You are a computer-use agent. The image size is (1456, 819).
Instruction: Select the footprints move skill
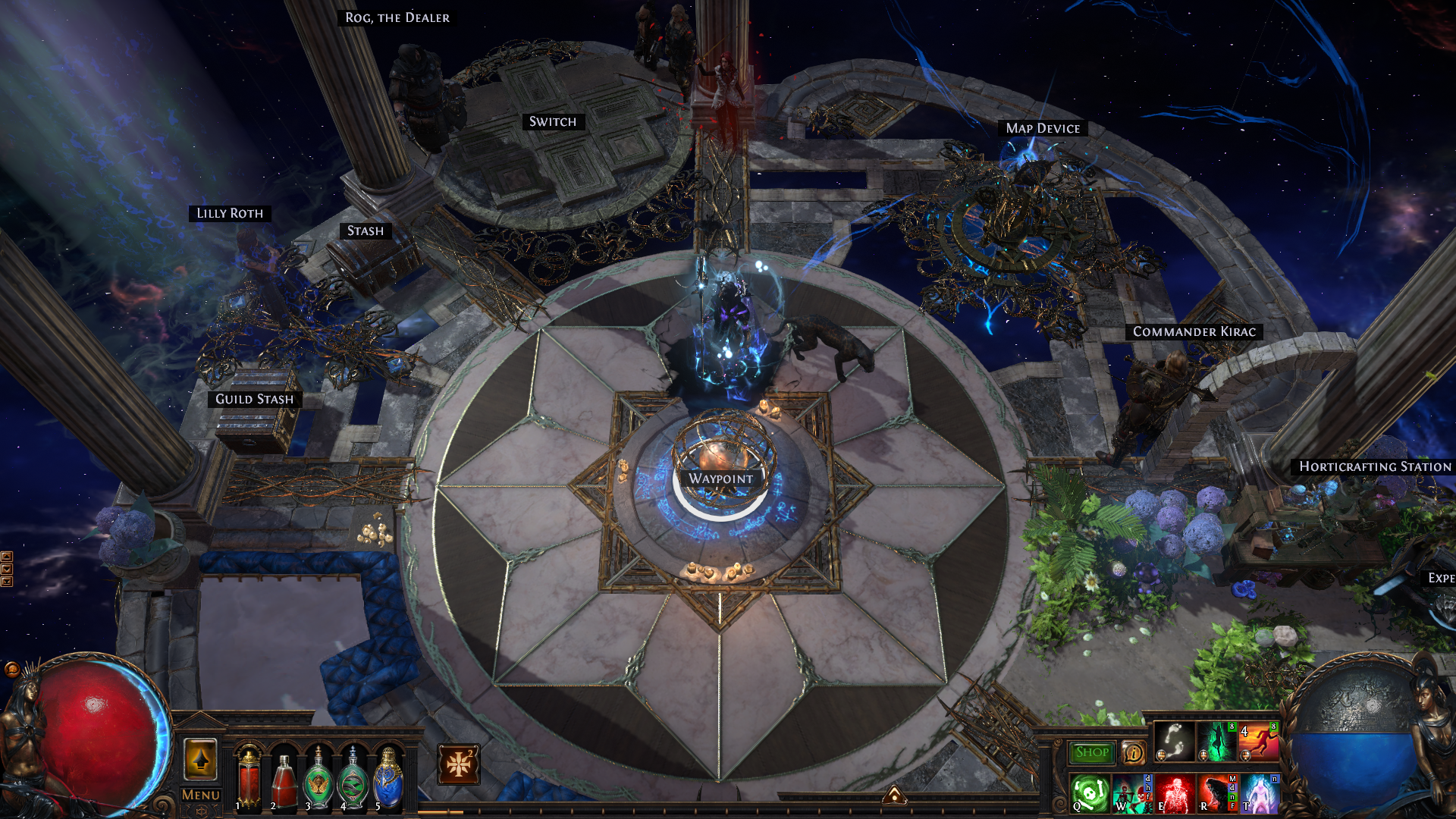(1175, 741)
